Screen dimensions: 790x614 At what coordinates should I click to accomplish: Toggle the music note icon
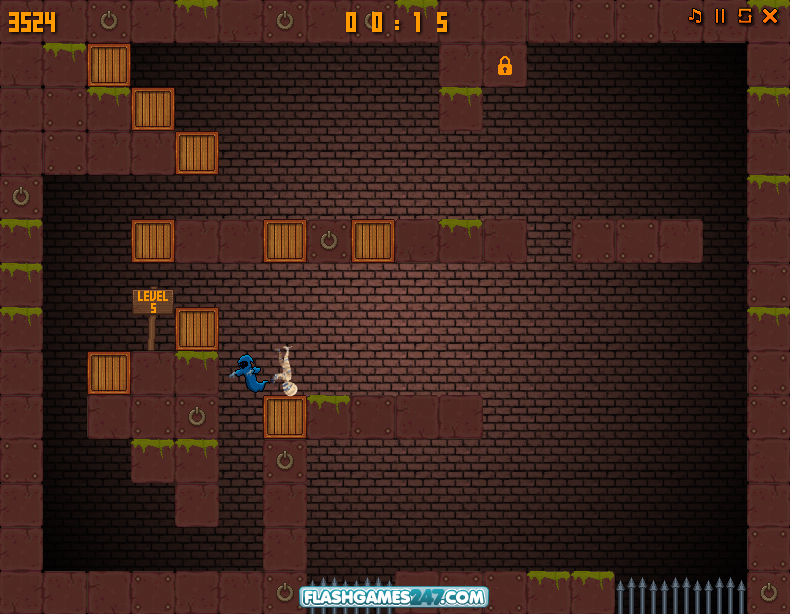click(x=695, y=16)
